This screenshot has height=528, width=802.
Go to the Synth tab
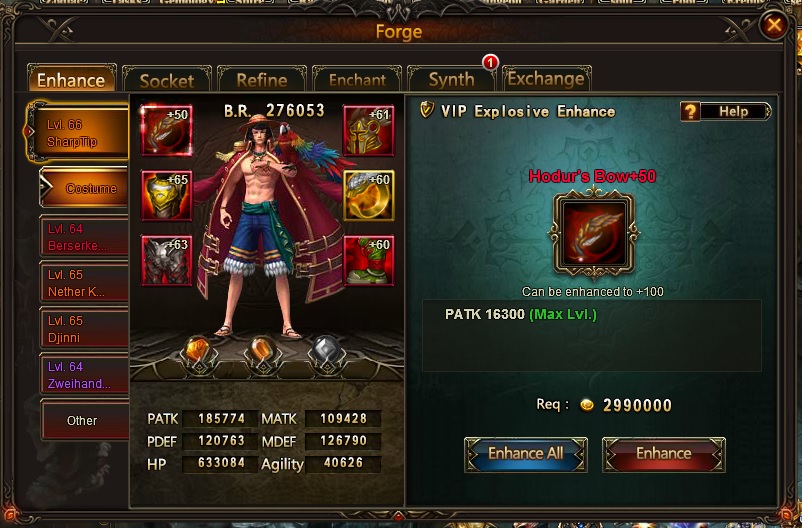pos(451,80)
